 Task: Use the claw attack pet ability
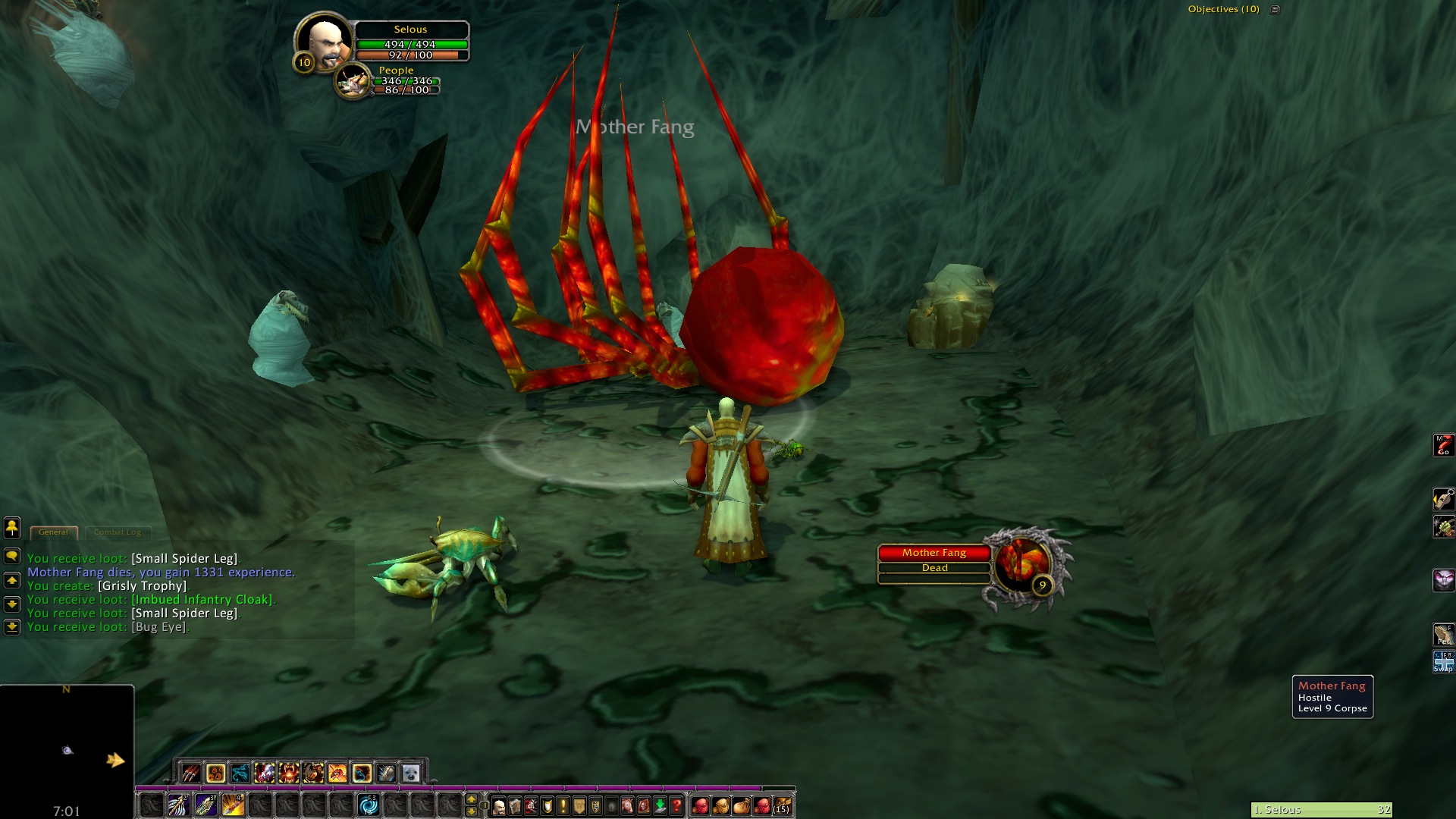coord(191,773)
